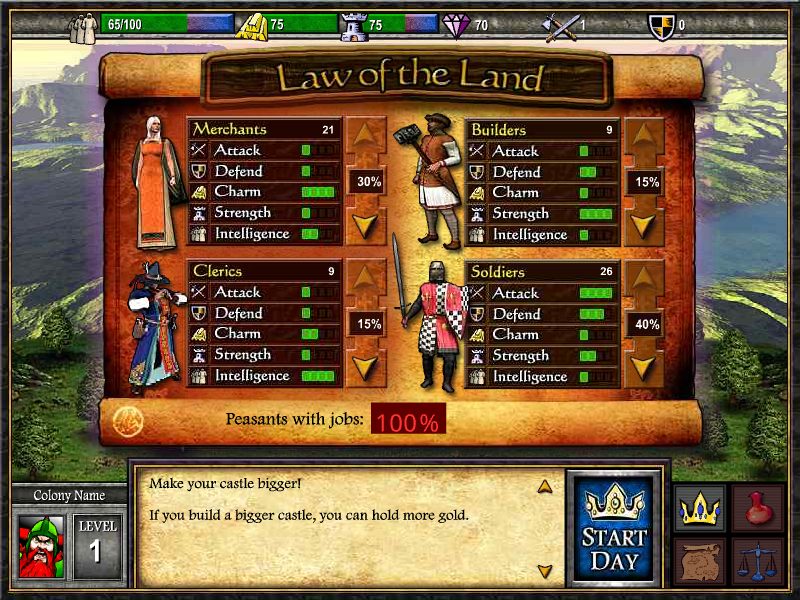Show the previous advisor message

(545, 487)
